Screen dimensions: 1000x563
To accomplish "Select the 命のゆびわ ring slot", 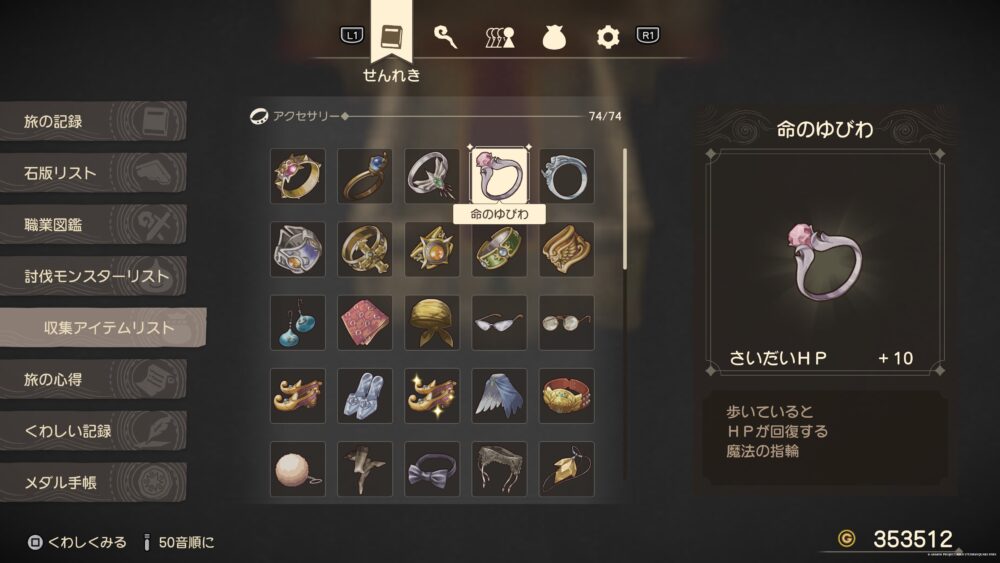I will [500, 176].
